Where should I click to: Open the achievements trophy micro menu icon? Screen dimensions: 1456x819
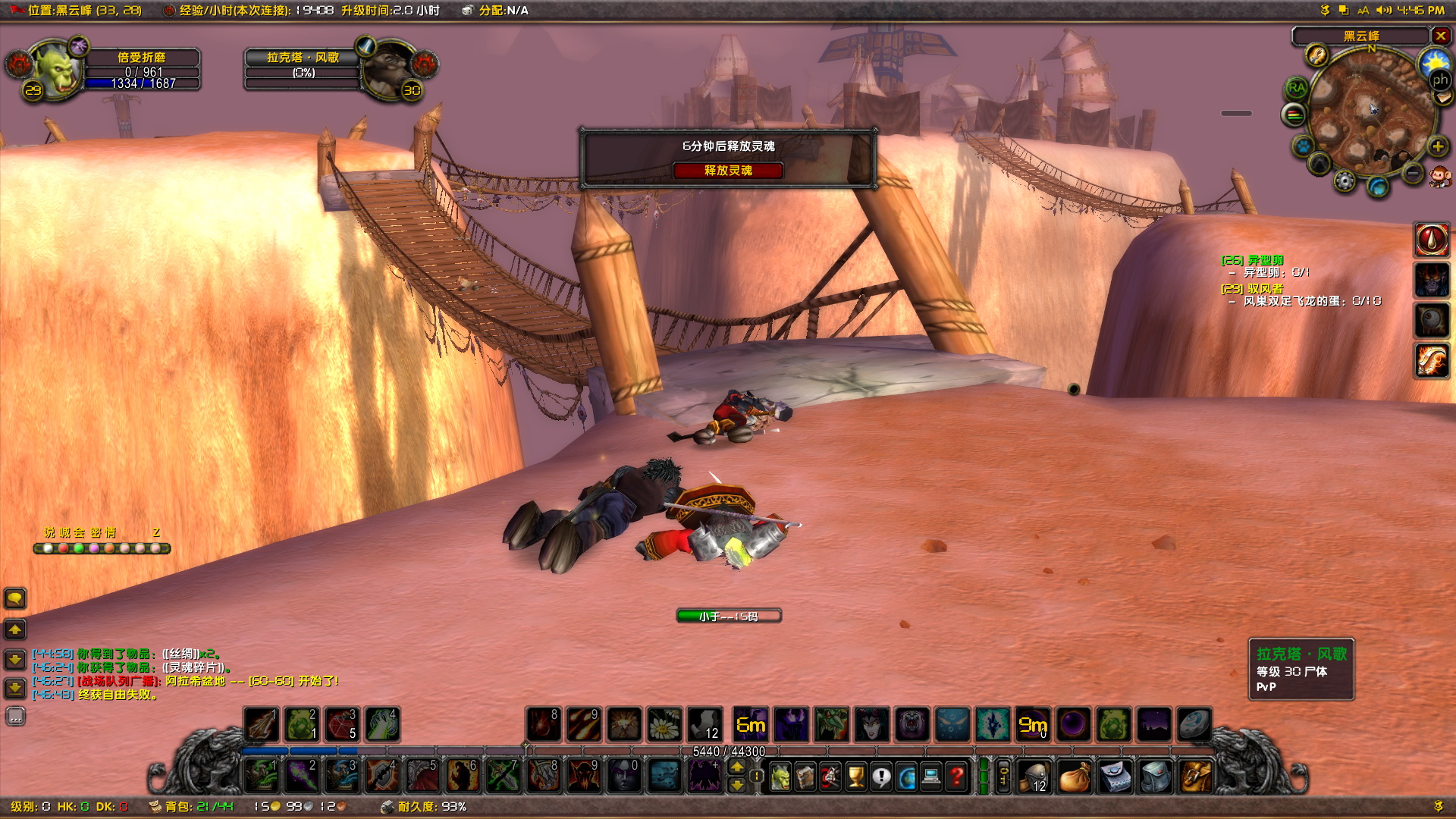click(856, 777)
